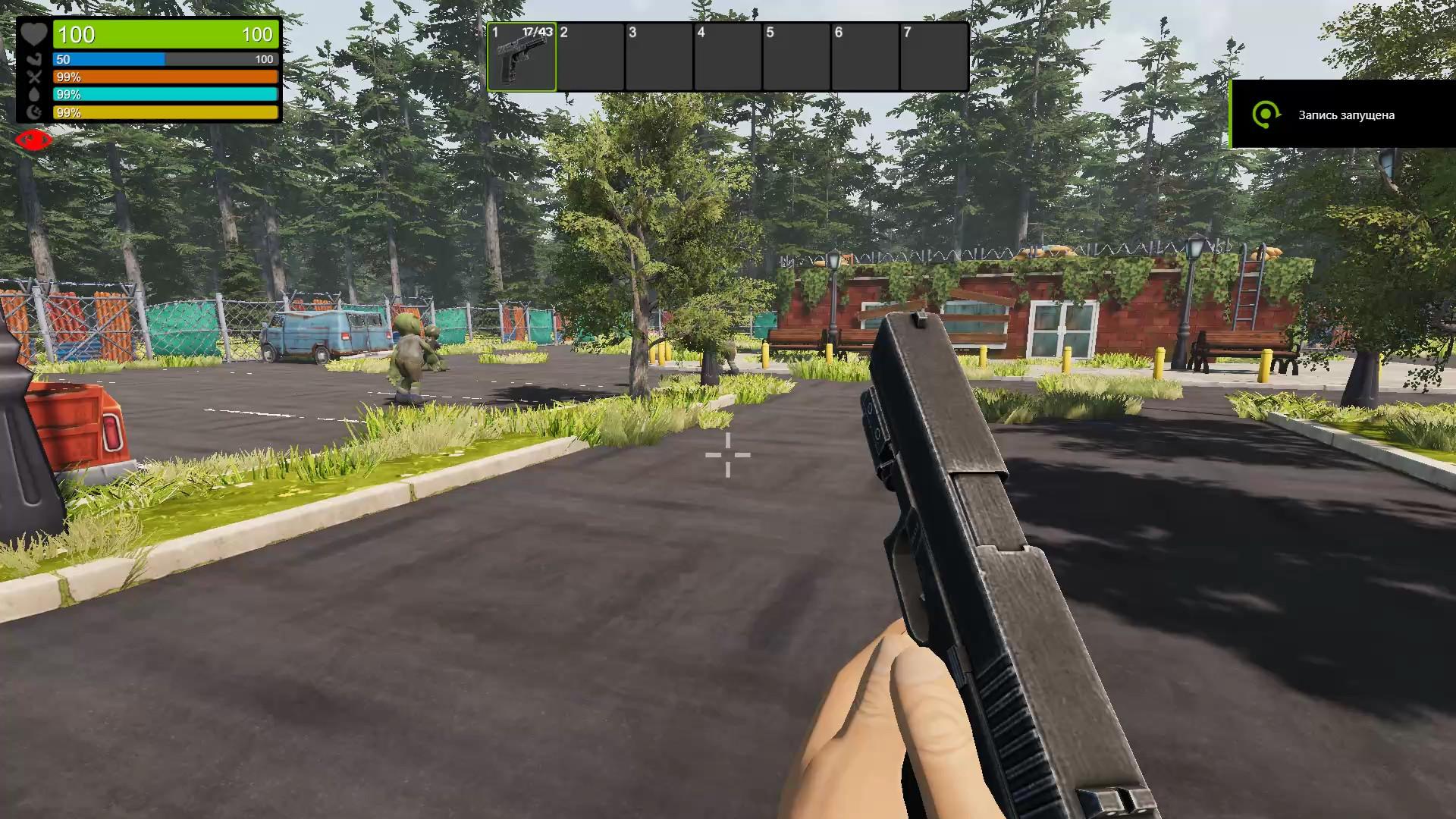
Task: Select the pistol in hotbar slot 1
Action: point(522,57)
